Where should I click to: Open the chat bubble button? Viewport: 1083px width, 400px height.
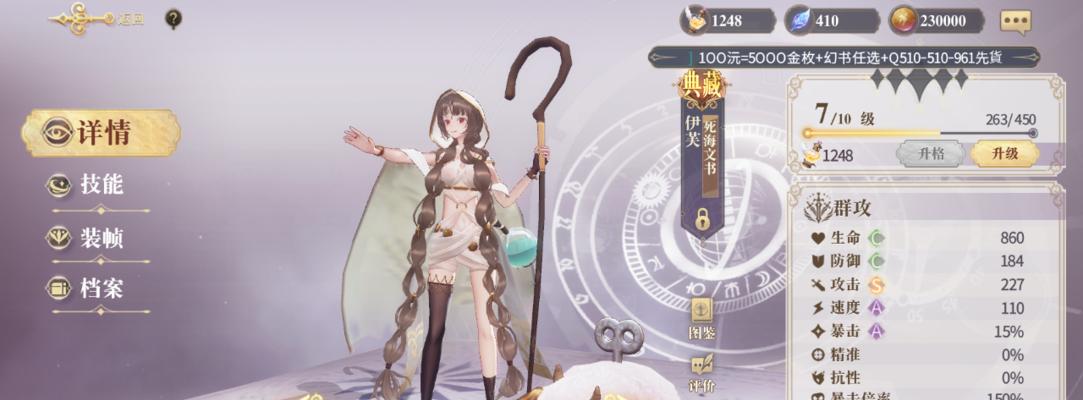click(1015, 21)
